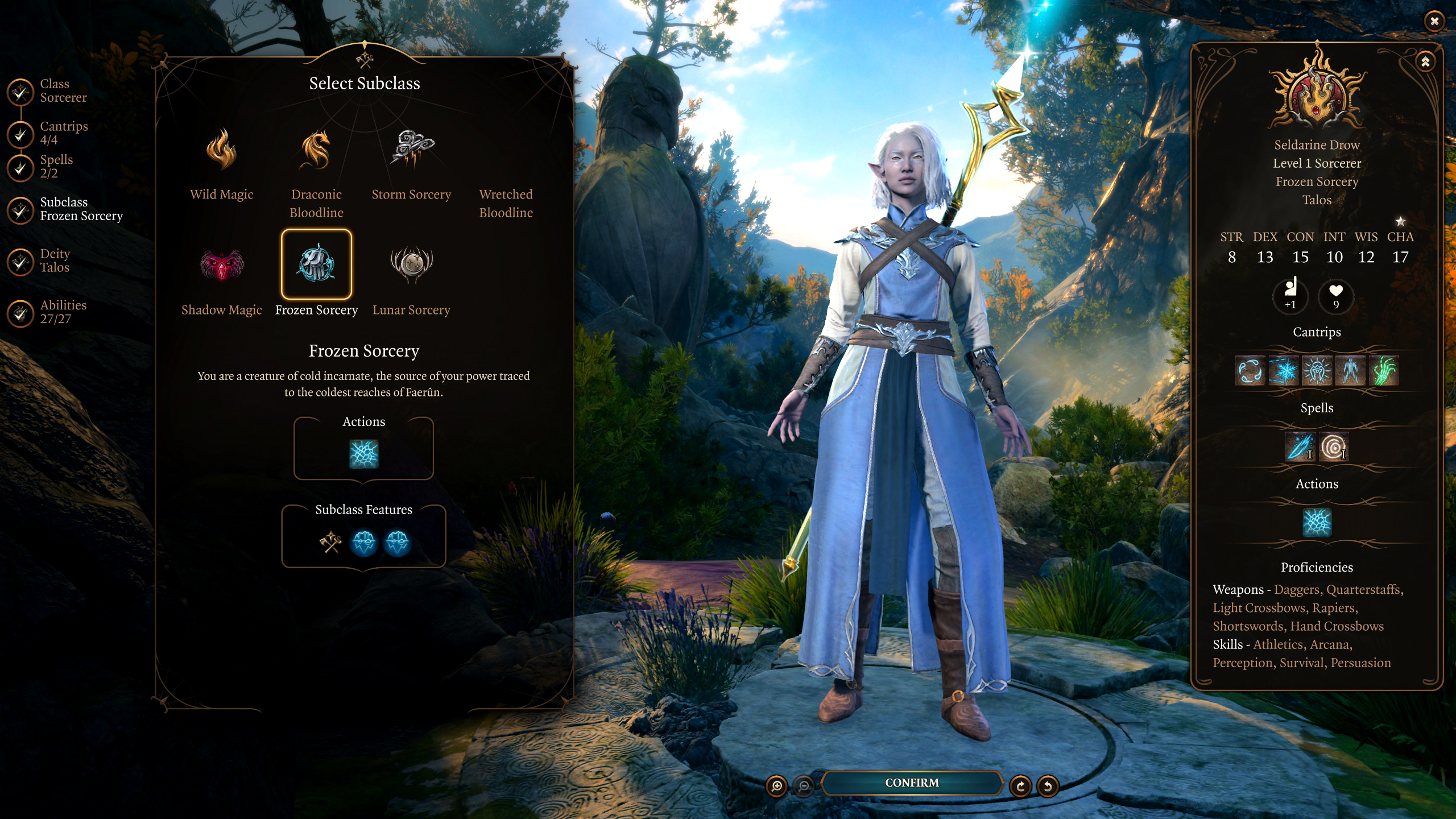View the green hand cantrip icon

tap(1383, 371)
